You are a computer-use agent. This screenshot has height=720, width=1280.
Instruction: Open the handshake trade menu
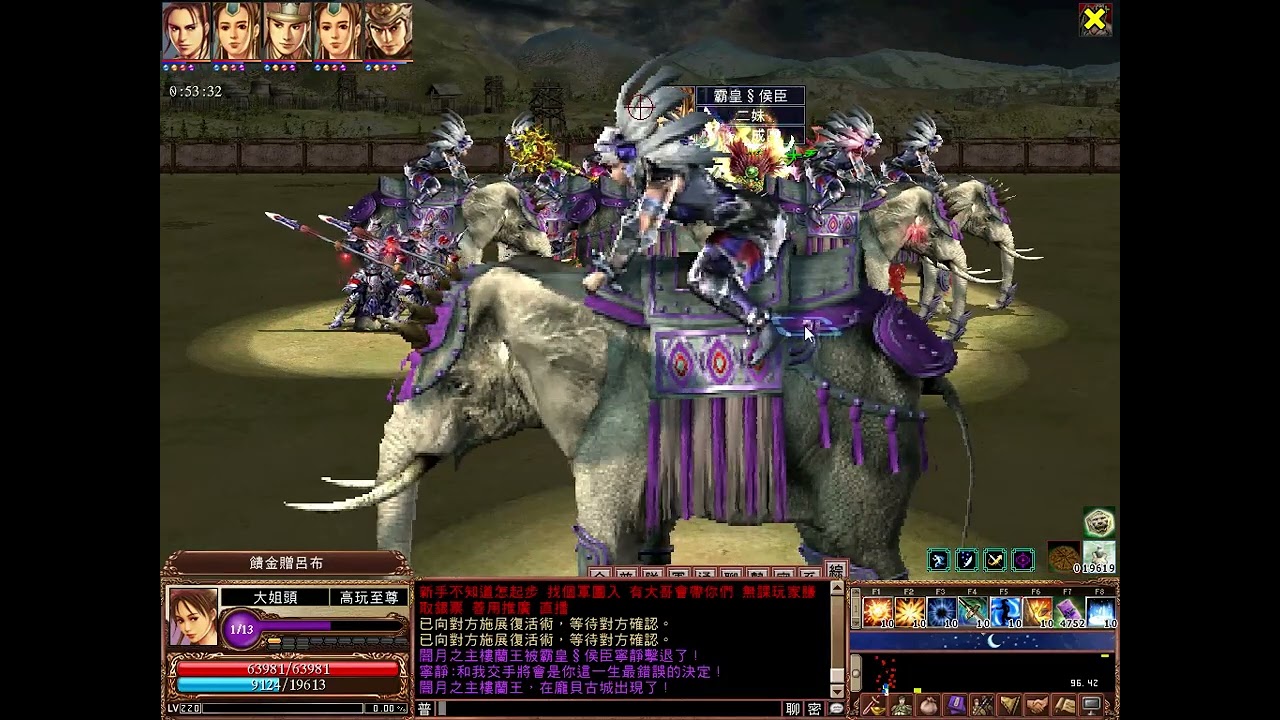pos(1037,706)
